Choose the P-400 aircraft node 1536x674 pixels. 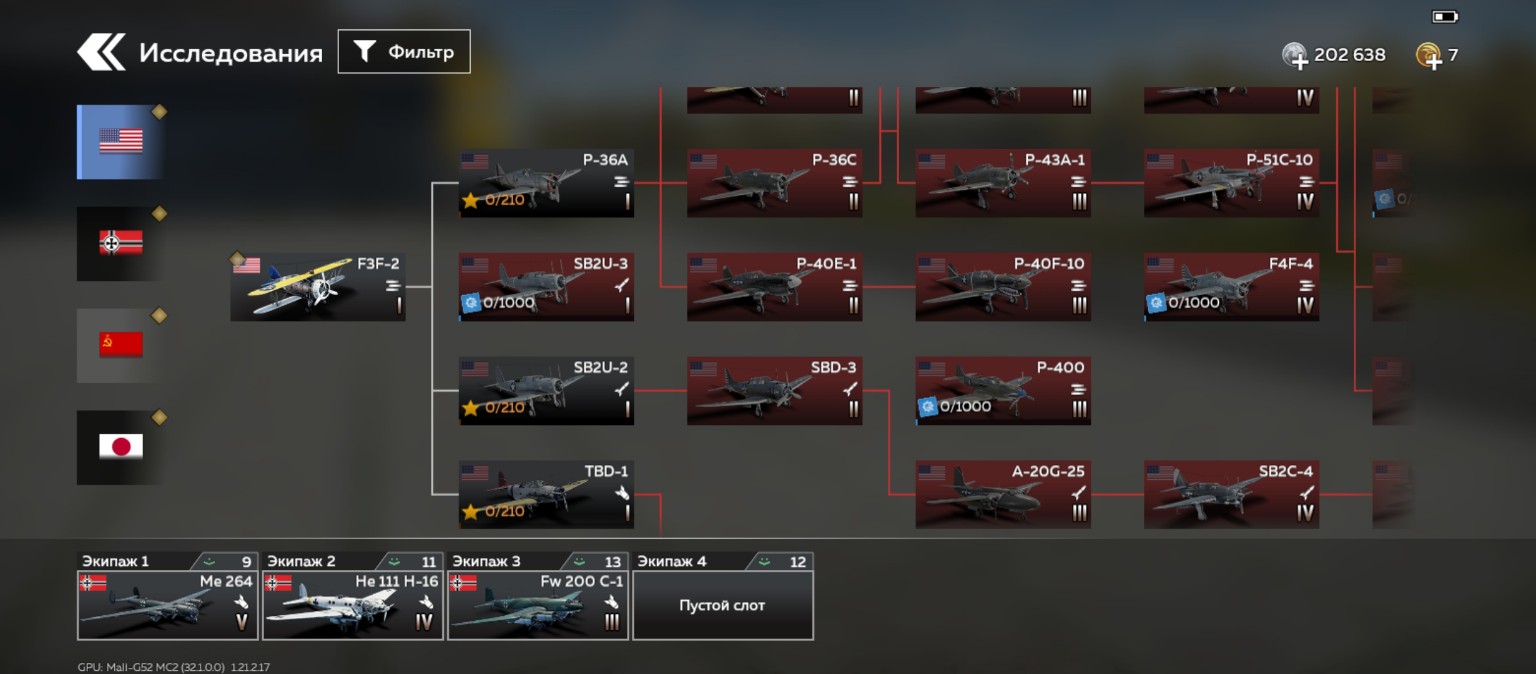pos(1003,391)
